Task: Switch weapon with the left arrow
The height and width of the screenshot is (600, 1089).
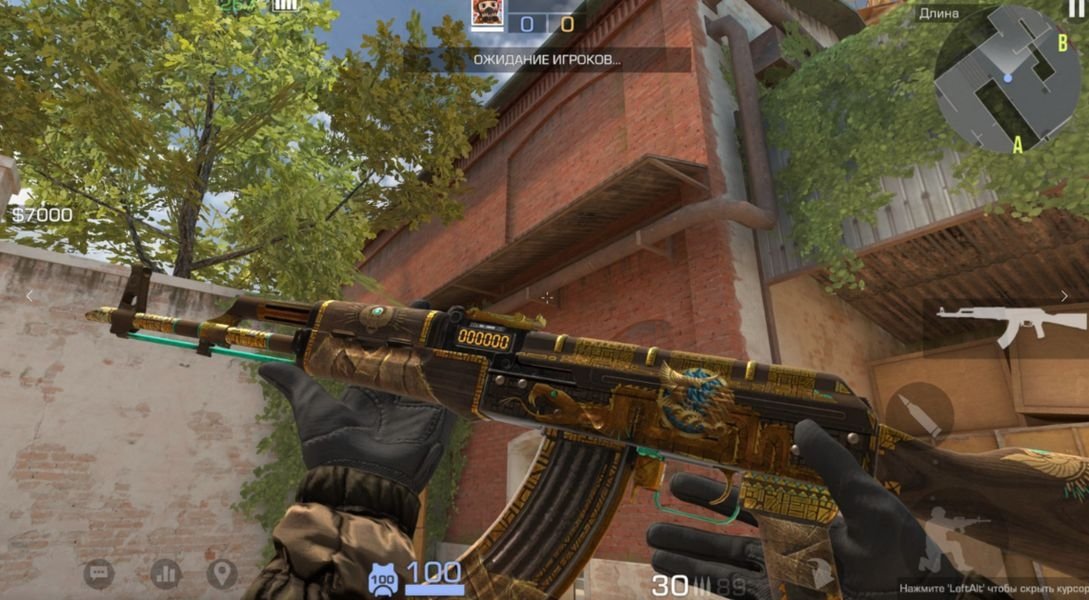Action: click(x=29, y=296)
